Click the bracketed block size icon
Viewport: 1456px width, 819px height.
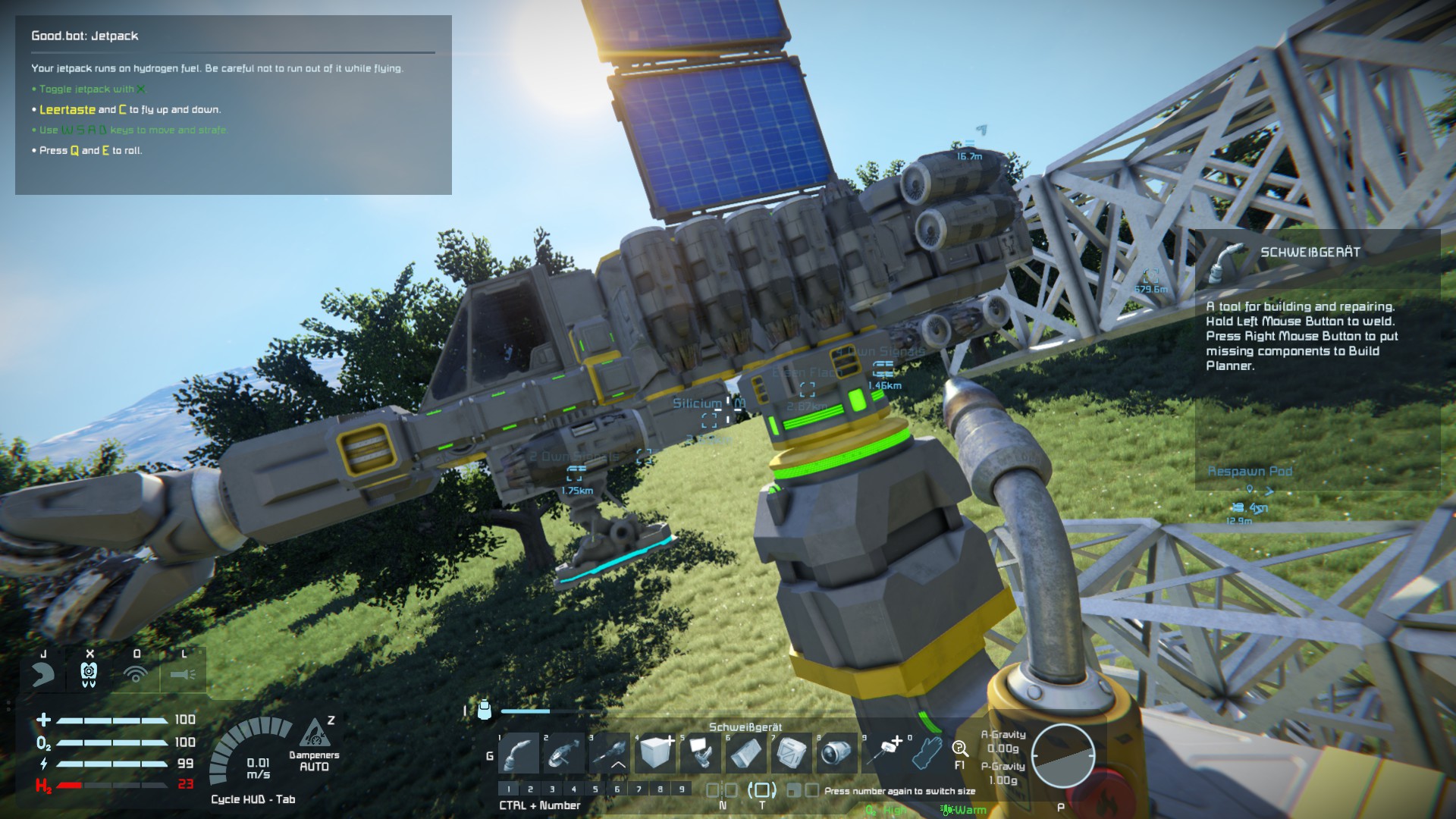761,790
